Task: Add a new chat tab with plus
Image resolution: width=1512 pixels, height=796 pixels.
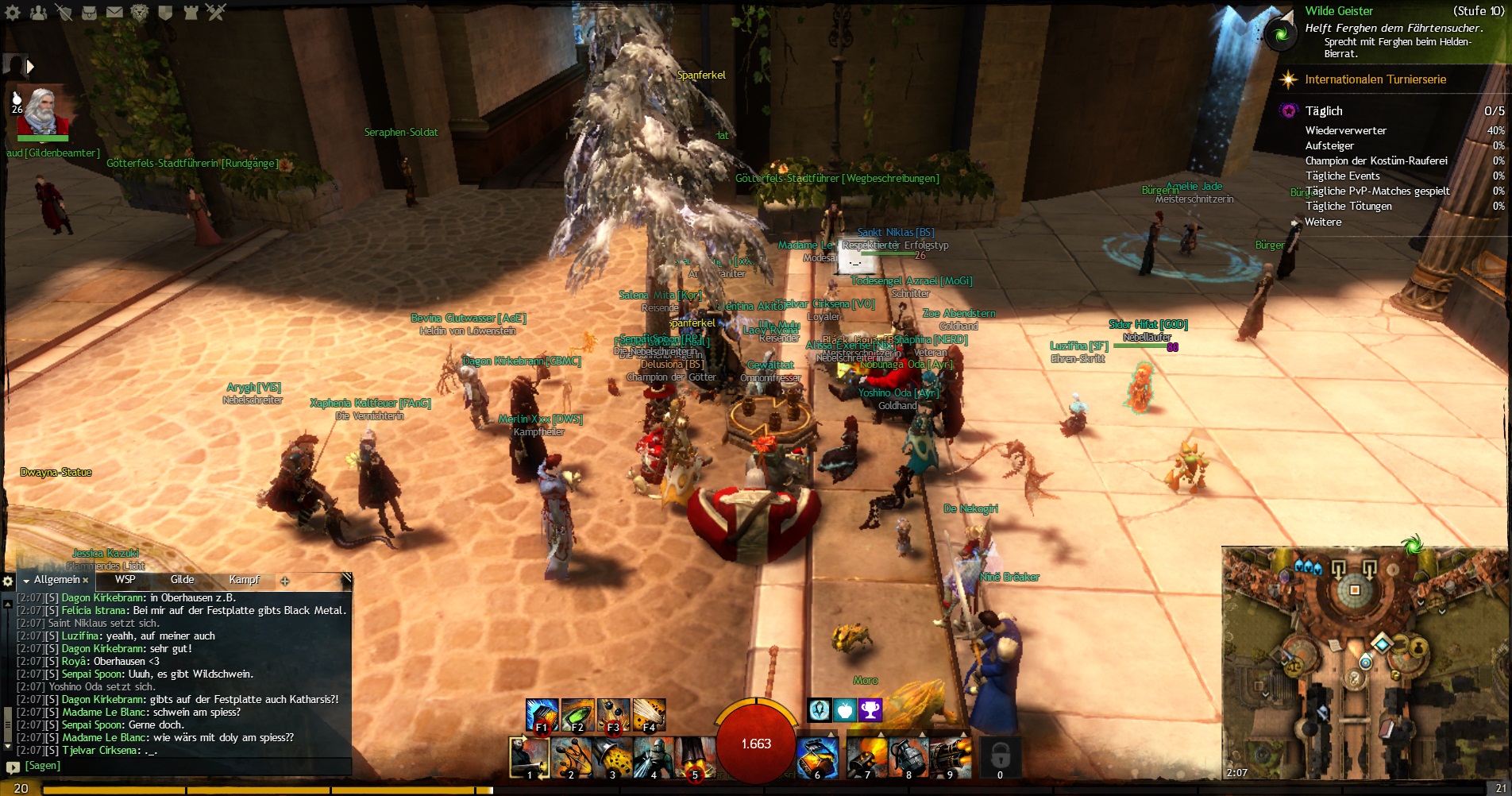Action: pos(285,581)
